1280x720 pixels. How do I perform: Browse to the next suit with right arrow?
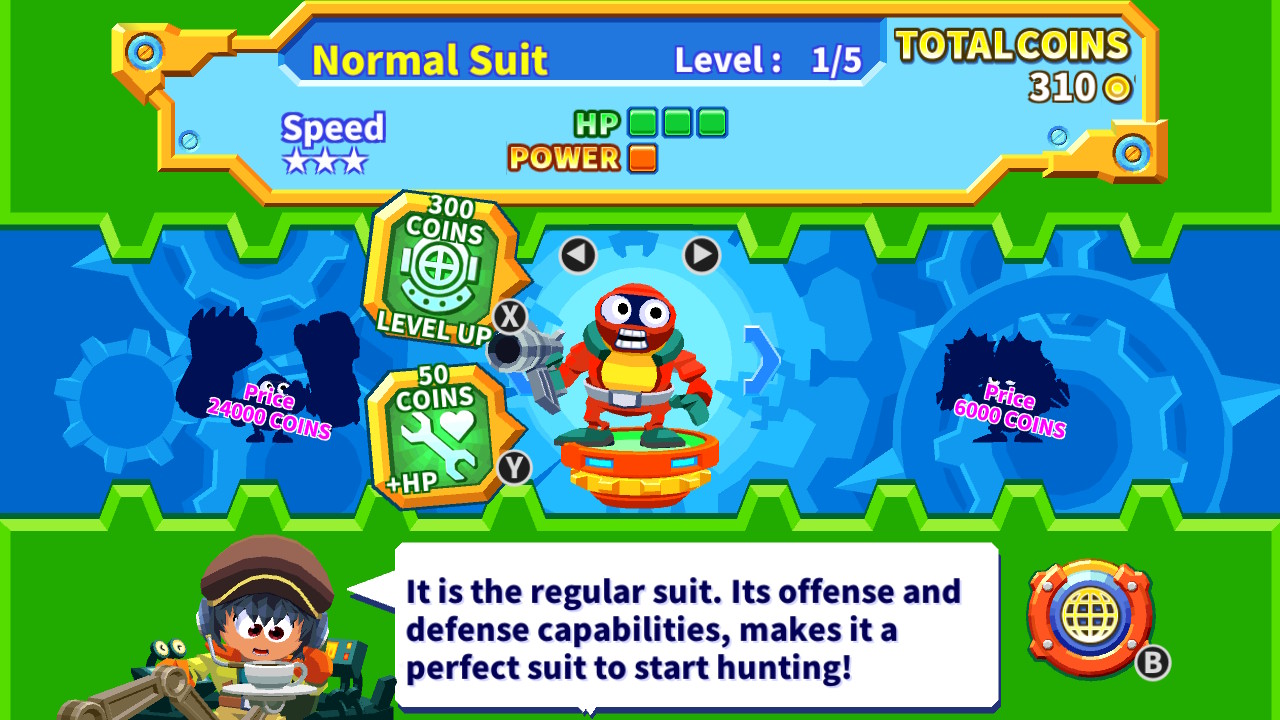point(700,256)
